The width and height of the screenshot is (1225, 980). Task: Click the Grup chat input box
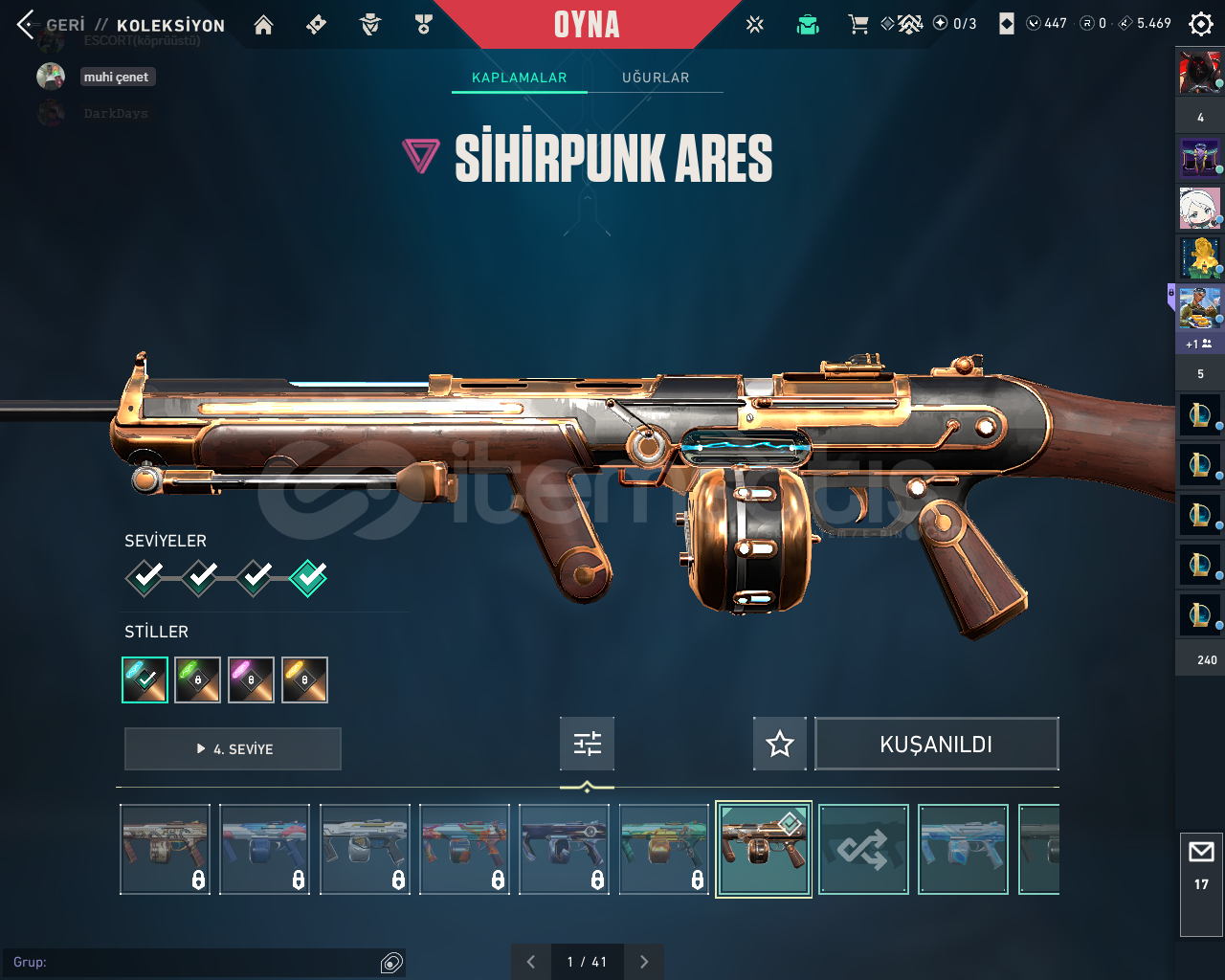[191, 962]
